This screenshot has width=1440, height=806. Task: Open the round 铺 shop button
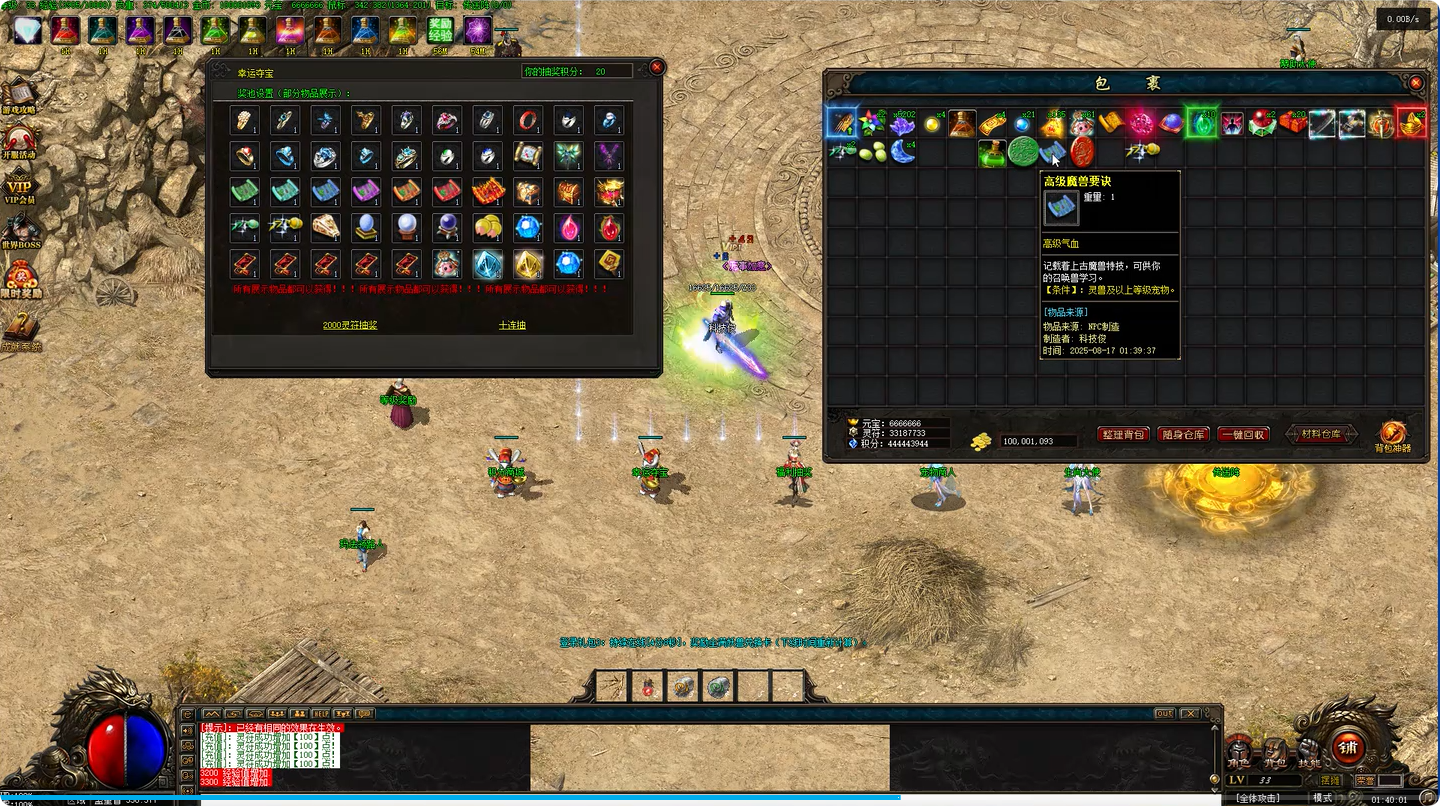(x=1347, y=747)
